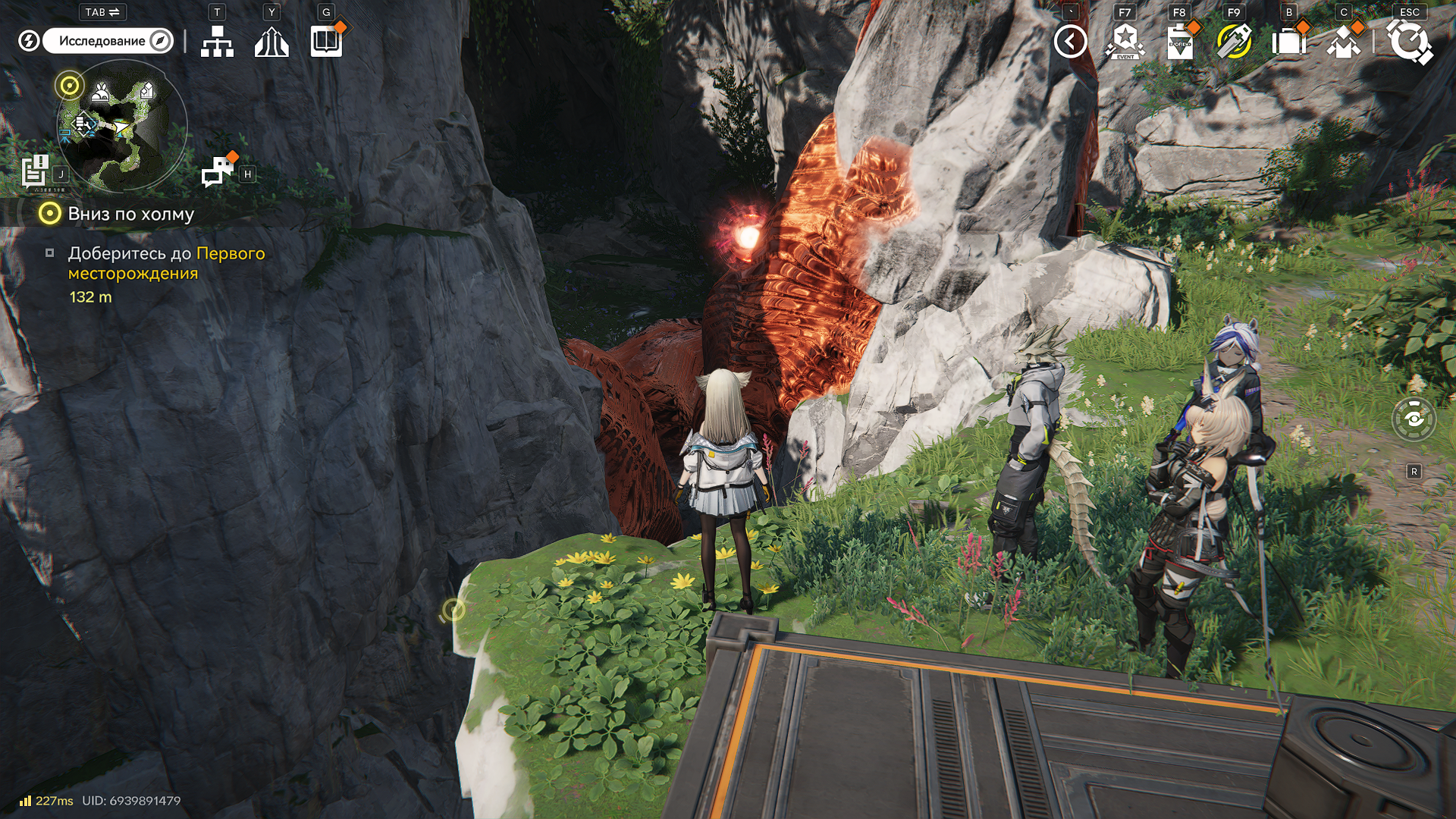Open the Event star icon

(x=1125, y=42)
